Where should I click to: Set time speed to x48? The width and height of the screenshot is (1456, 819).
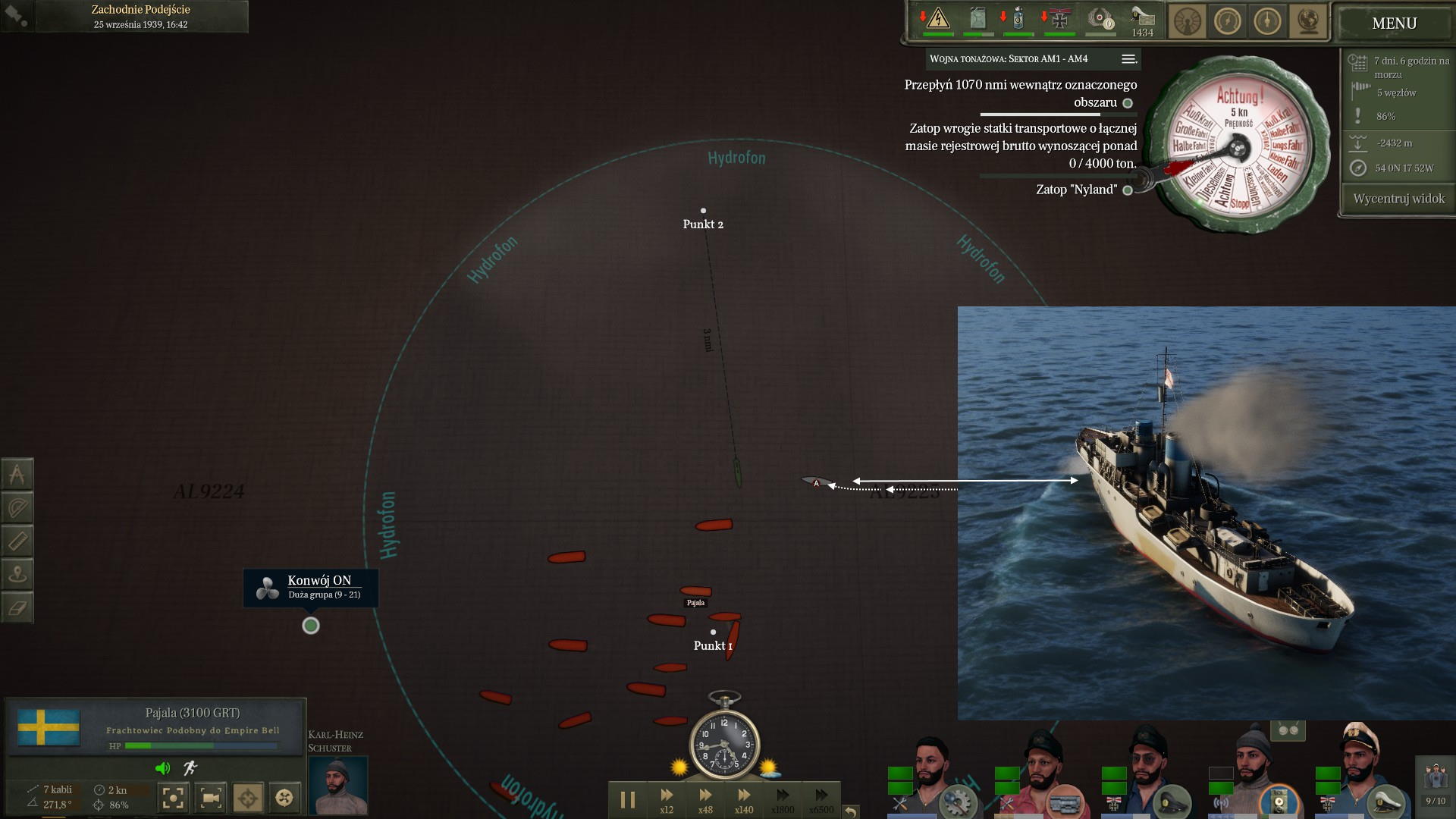point(705,799)
